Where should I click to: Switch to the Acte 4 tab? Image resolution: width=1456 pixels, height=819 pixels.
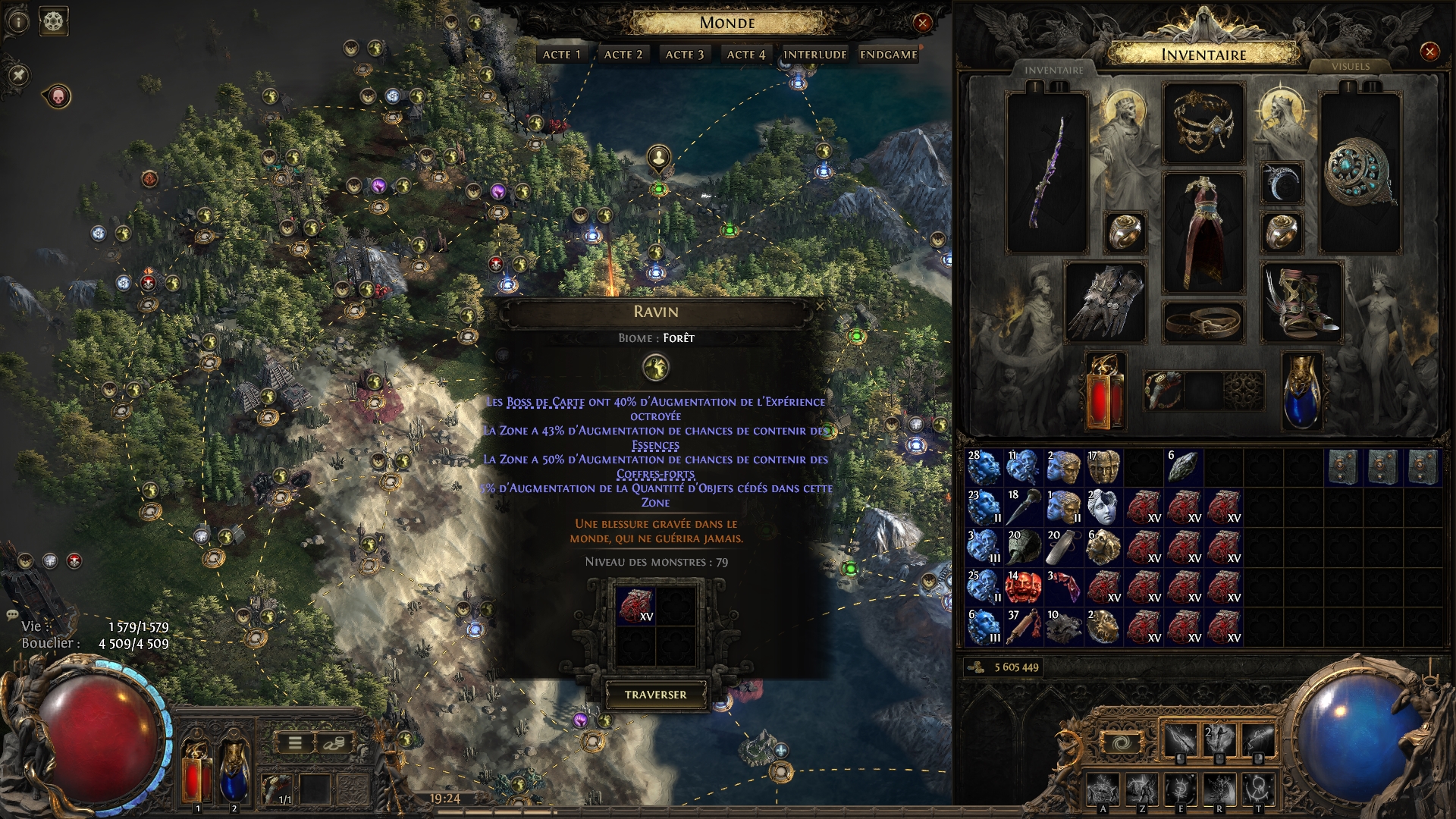(745, 55)
